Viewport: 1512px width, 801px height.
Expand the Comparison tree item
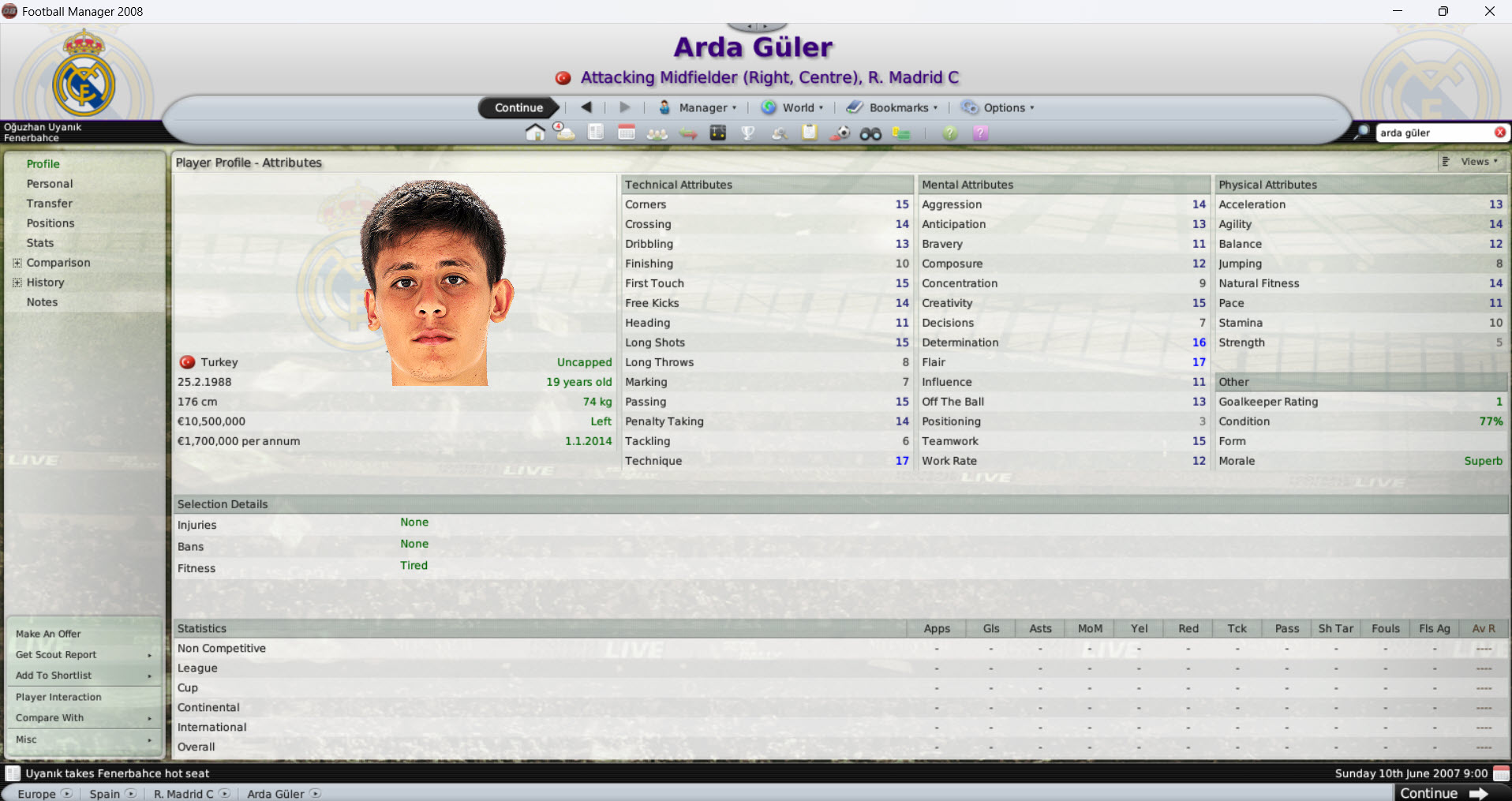[x=17, y=263]
